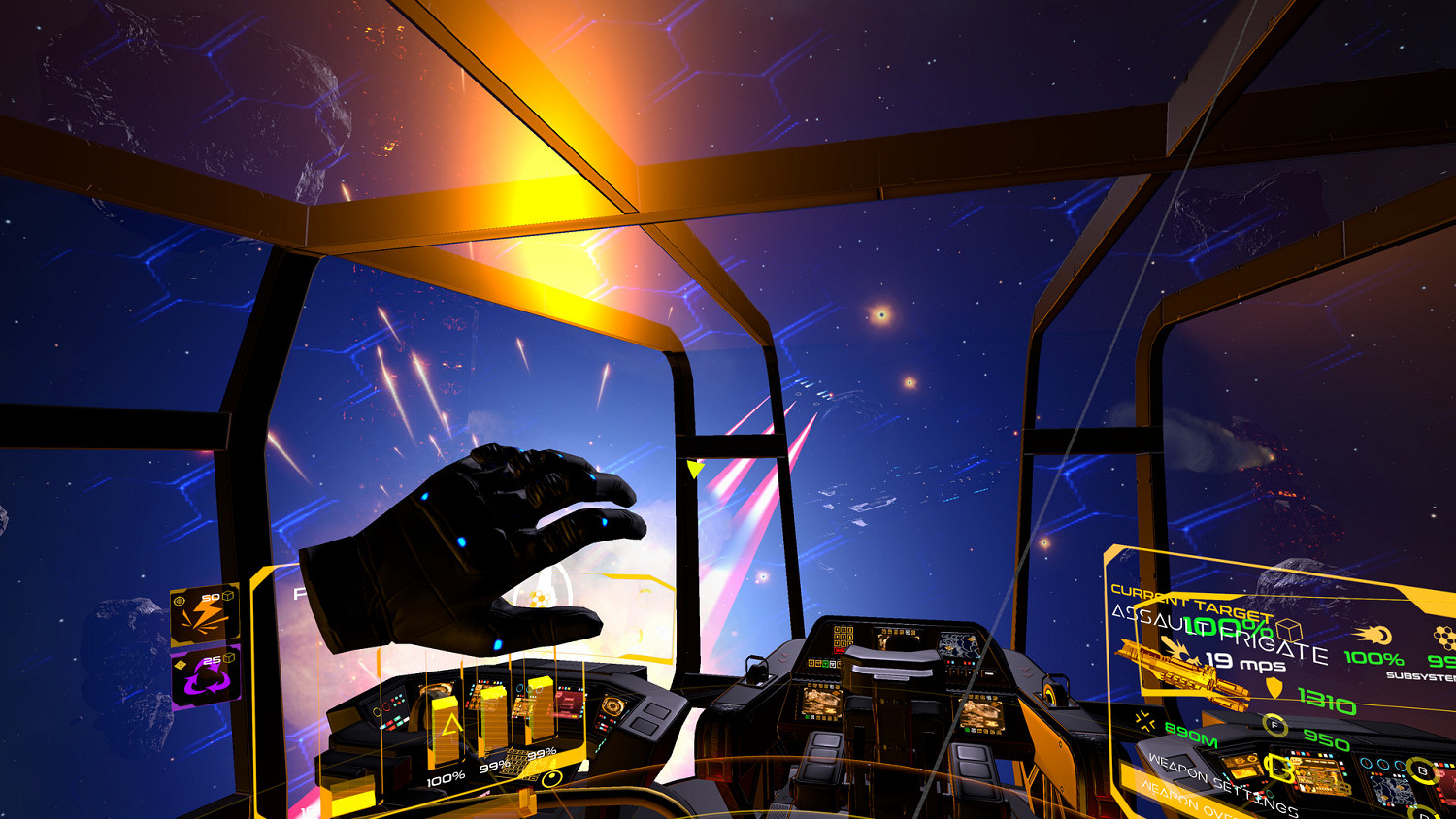The height and width of the screenshot is (819, 1456).
Task: Click the hexagonal subsystem icon
Action: click(1442, 635)
